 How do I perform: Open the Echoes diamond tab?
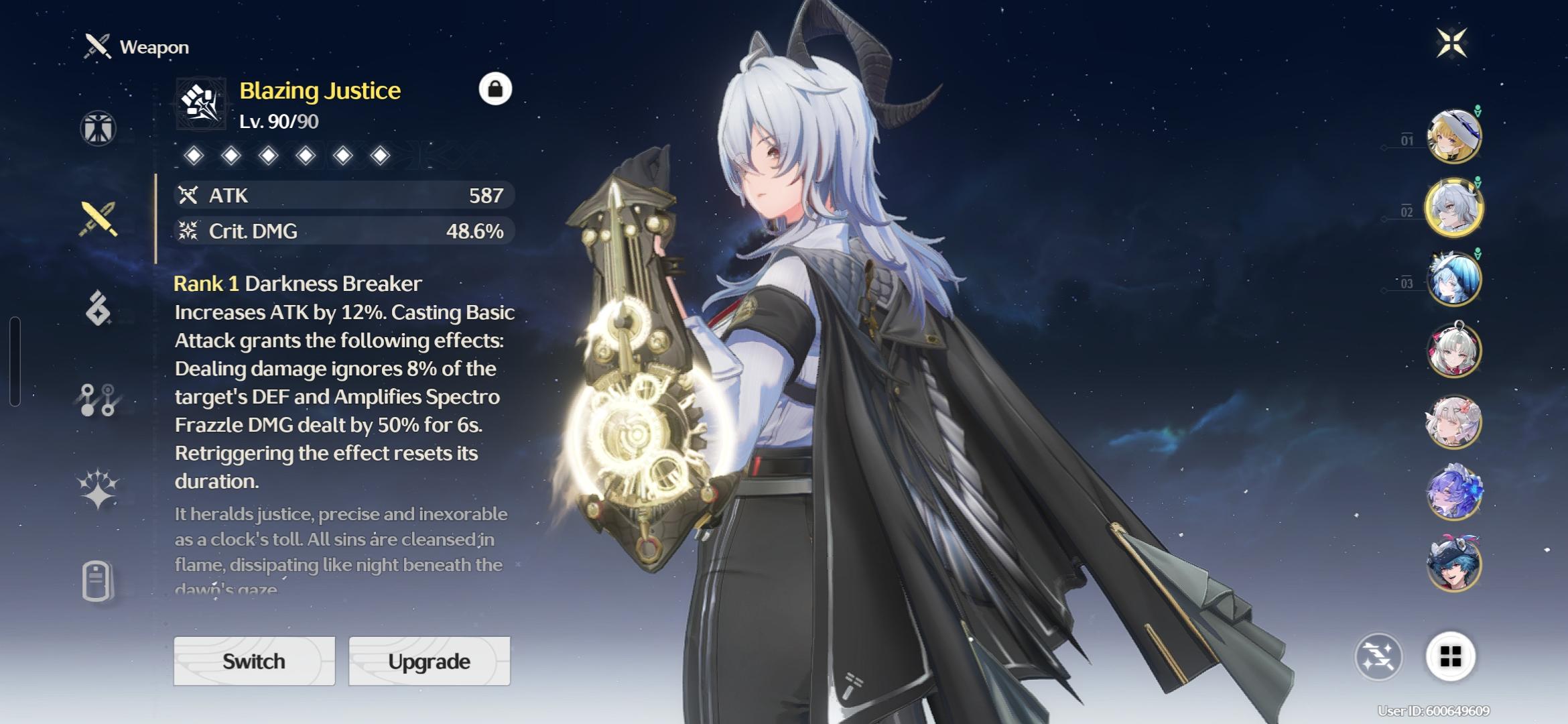click(x=99, y=308)
